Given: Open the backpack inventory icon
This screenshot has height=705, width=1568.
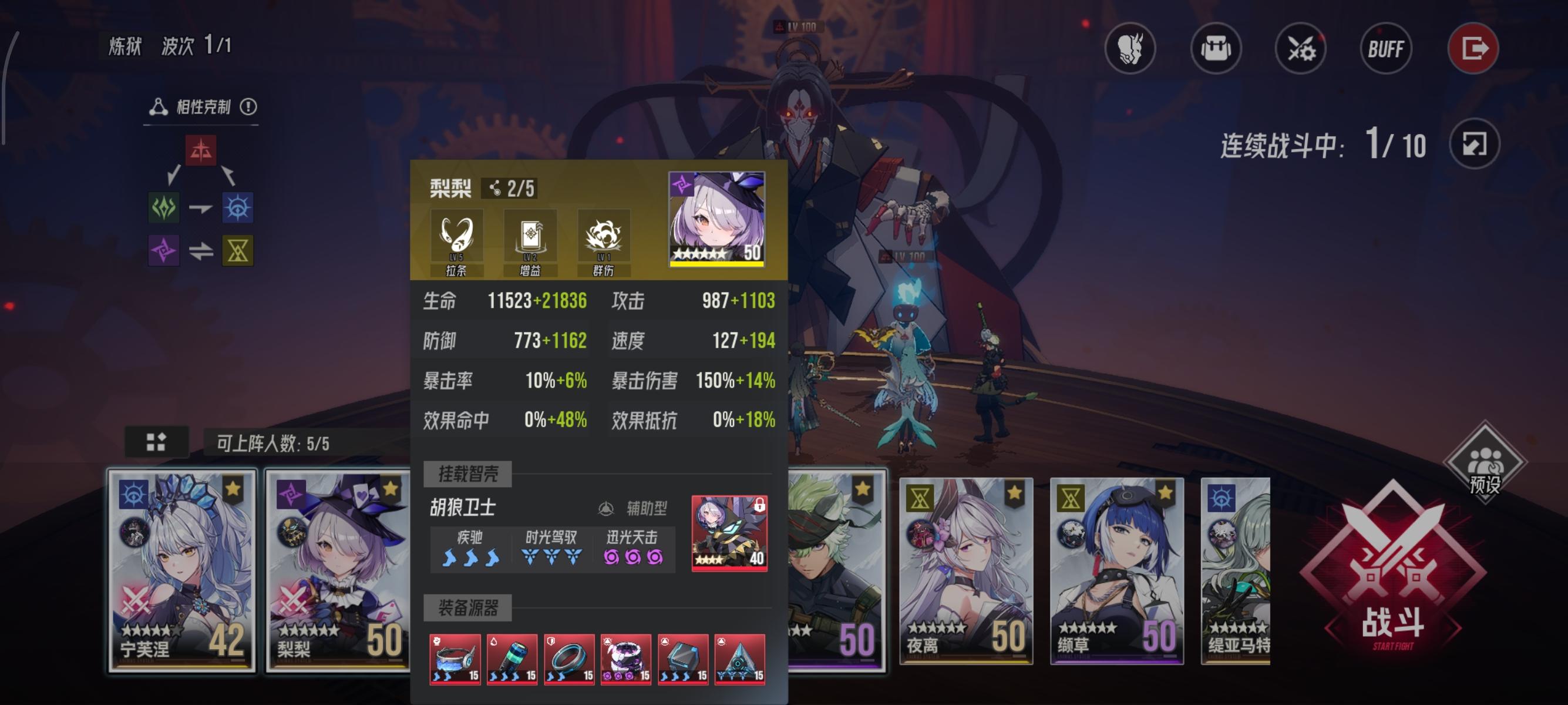Looking at the screenshot, I should [1216, 50].
